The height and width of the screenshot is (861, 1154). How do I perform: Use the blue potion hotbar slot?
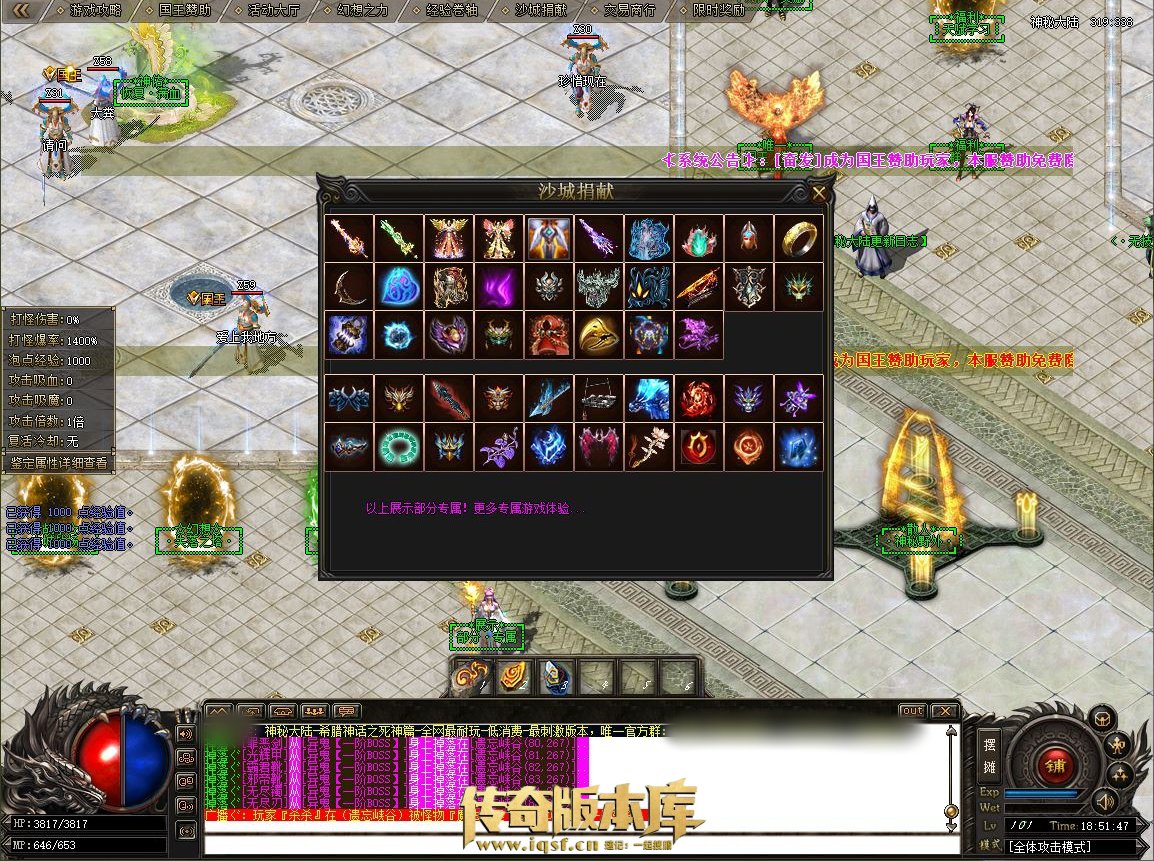556,677
